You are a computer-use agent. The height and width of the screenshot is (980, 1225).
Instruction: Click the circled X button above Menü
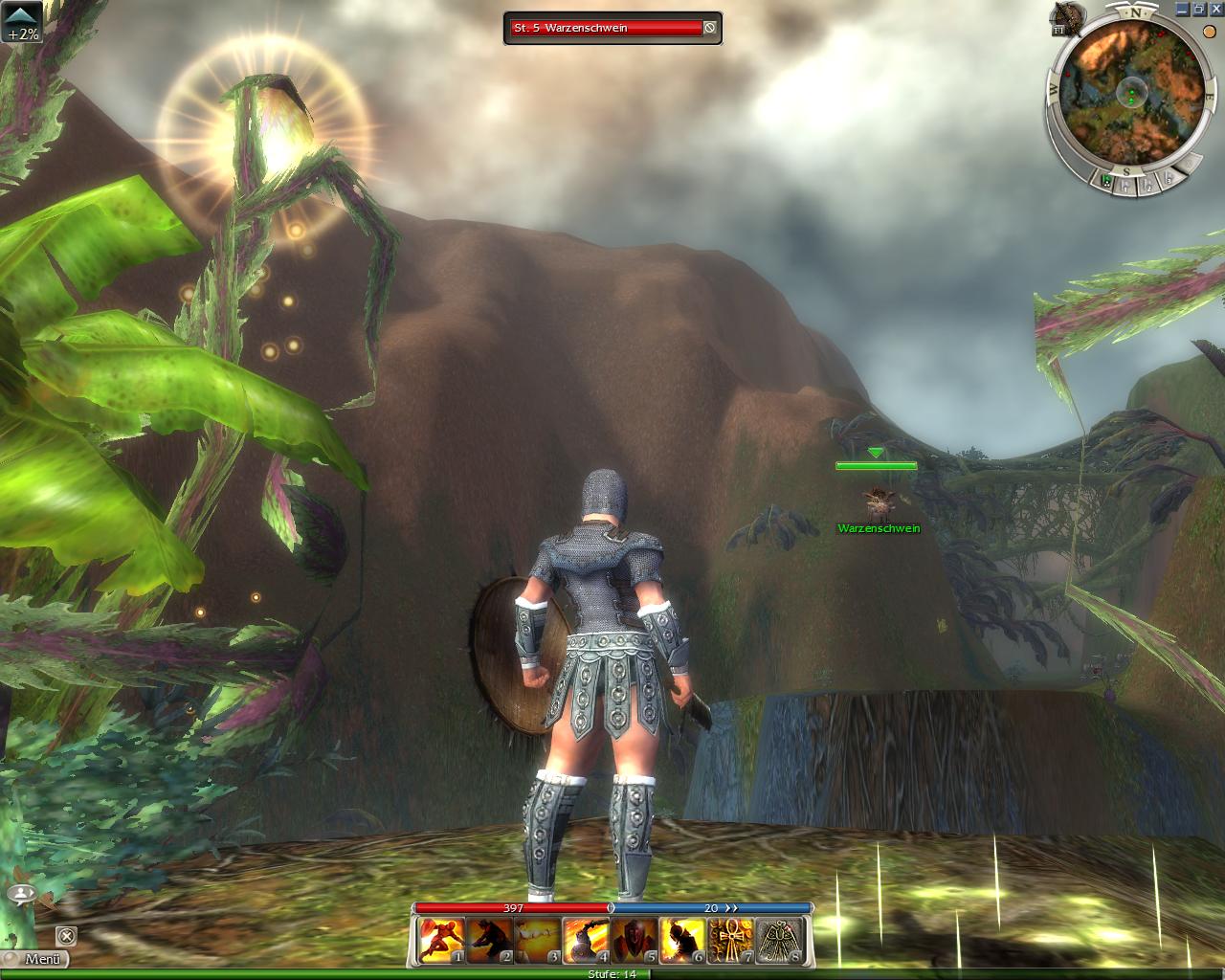tap(65, 935)
